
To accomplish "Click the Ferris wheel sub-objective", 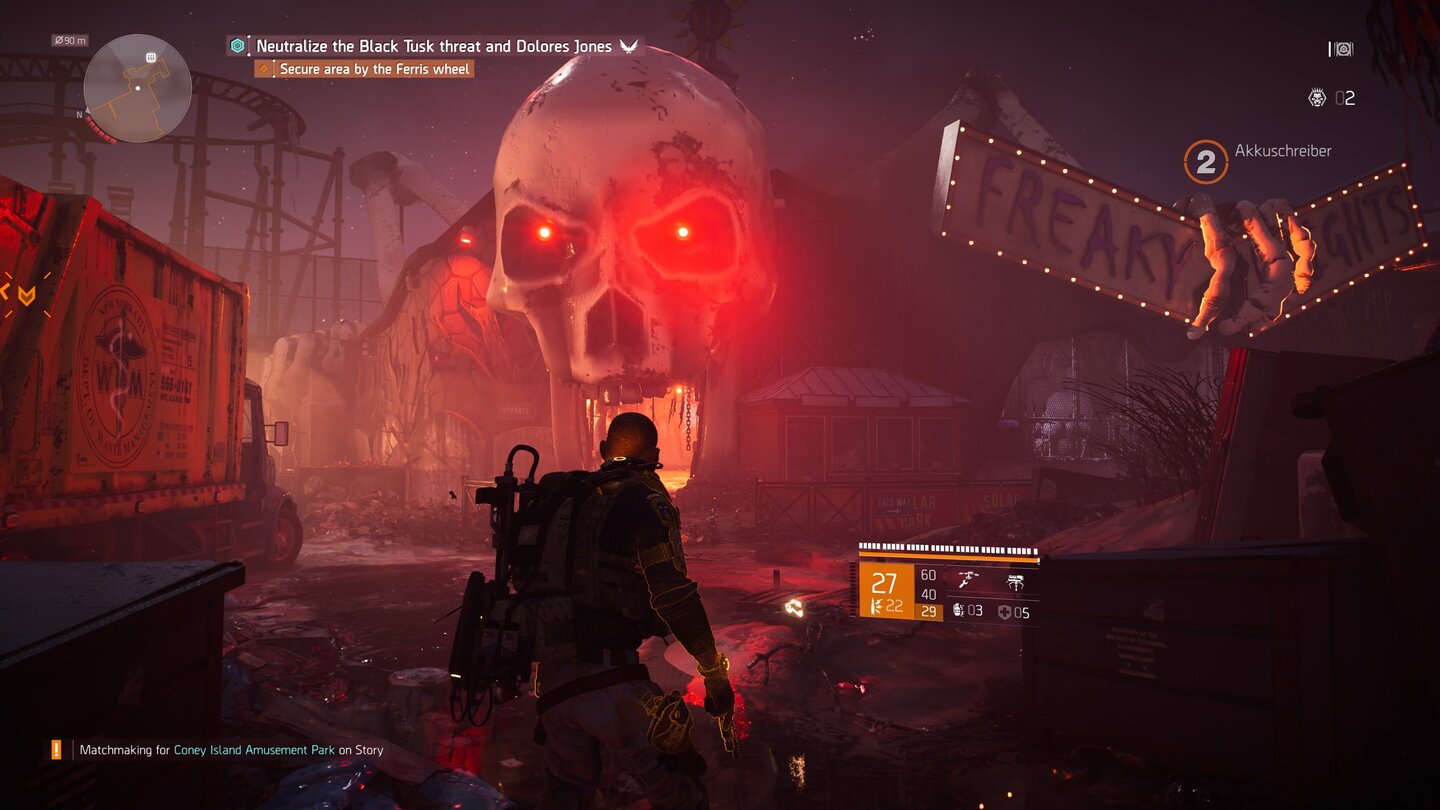I will point(373,69).
